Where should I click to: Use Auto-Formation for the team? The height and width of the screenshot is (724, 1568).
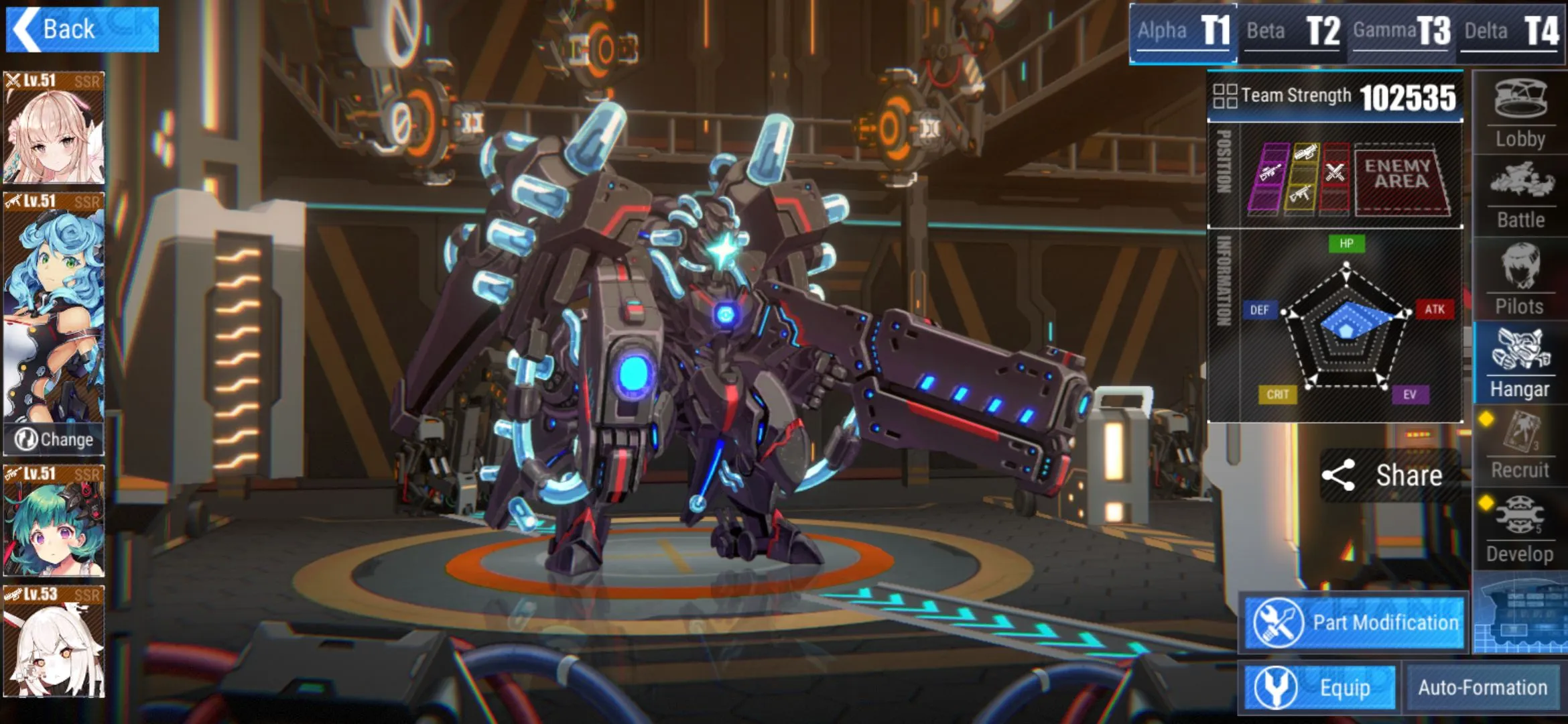[x=1482, y=688]
